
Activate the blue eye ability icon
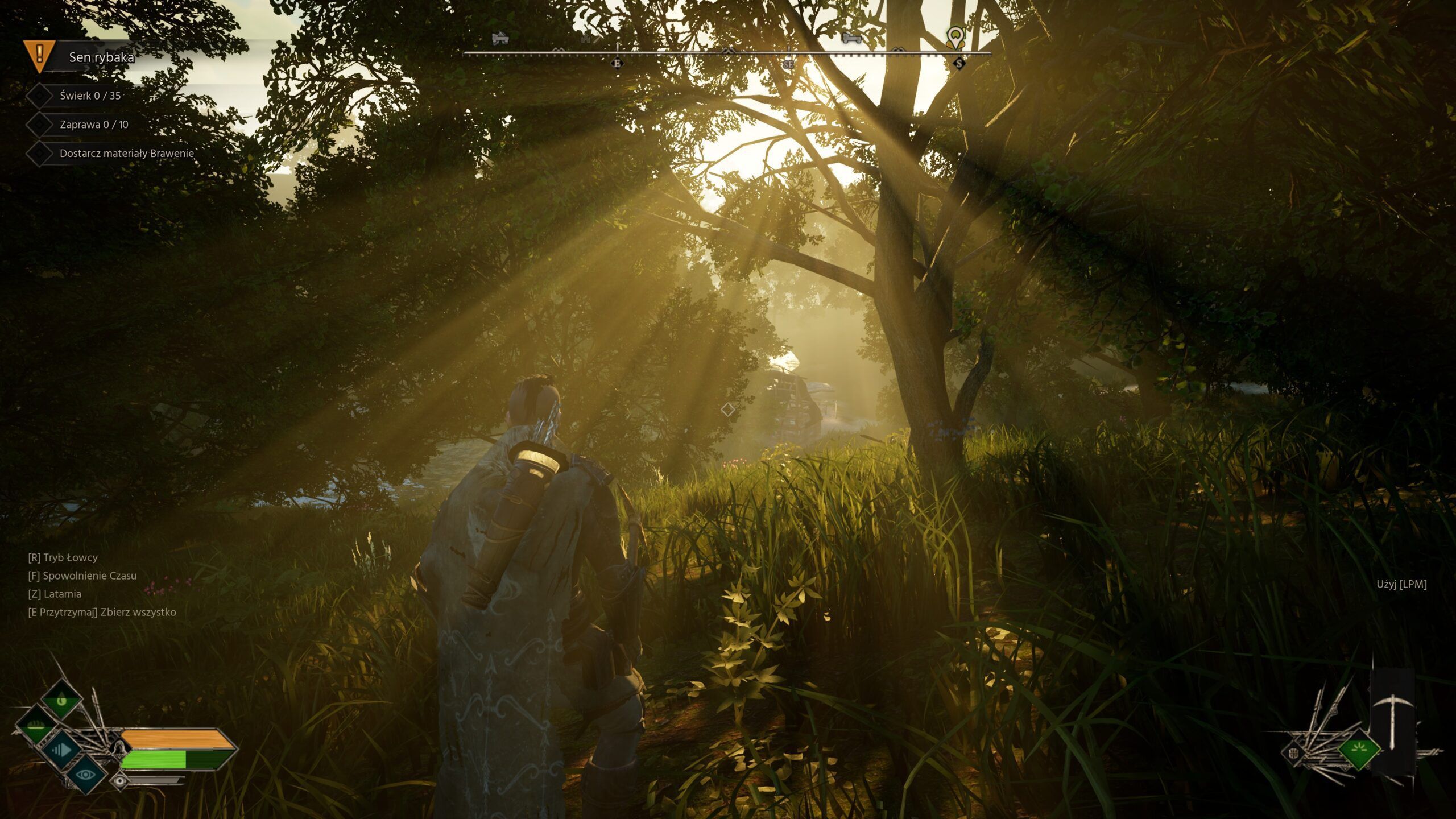pos(86,774)
